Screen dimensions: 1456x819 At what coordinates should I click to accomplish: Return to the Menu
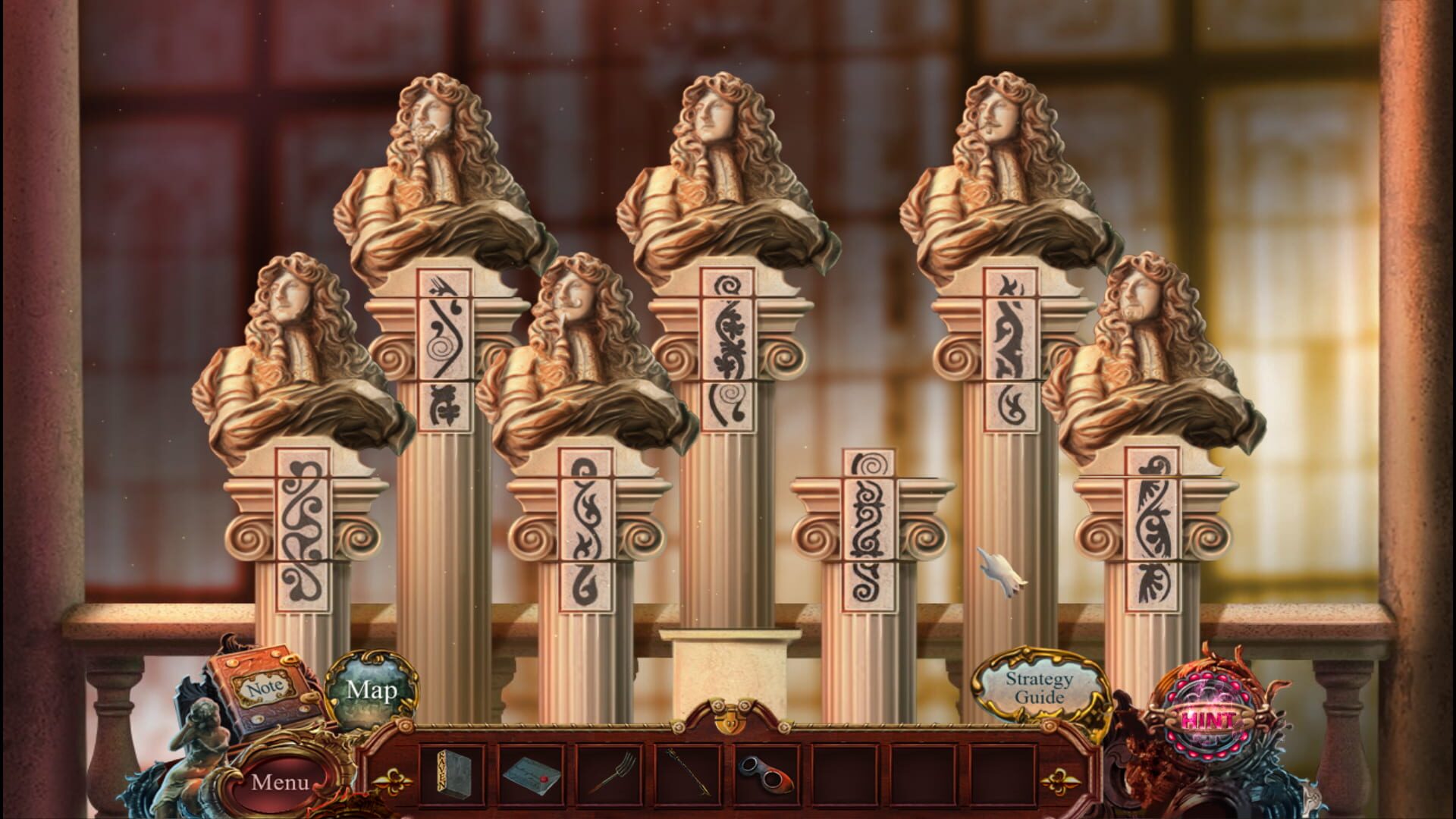tap(279, 780)
